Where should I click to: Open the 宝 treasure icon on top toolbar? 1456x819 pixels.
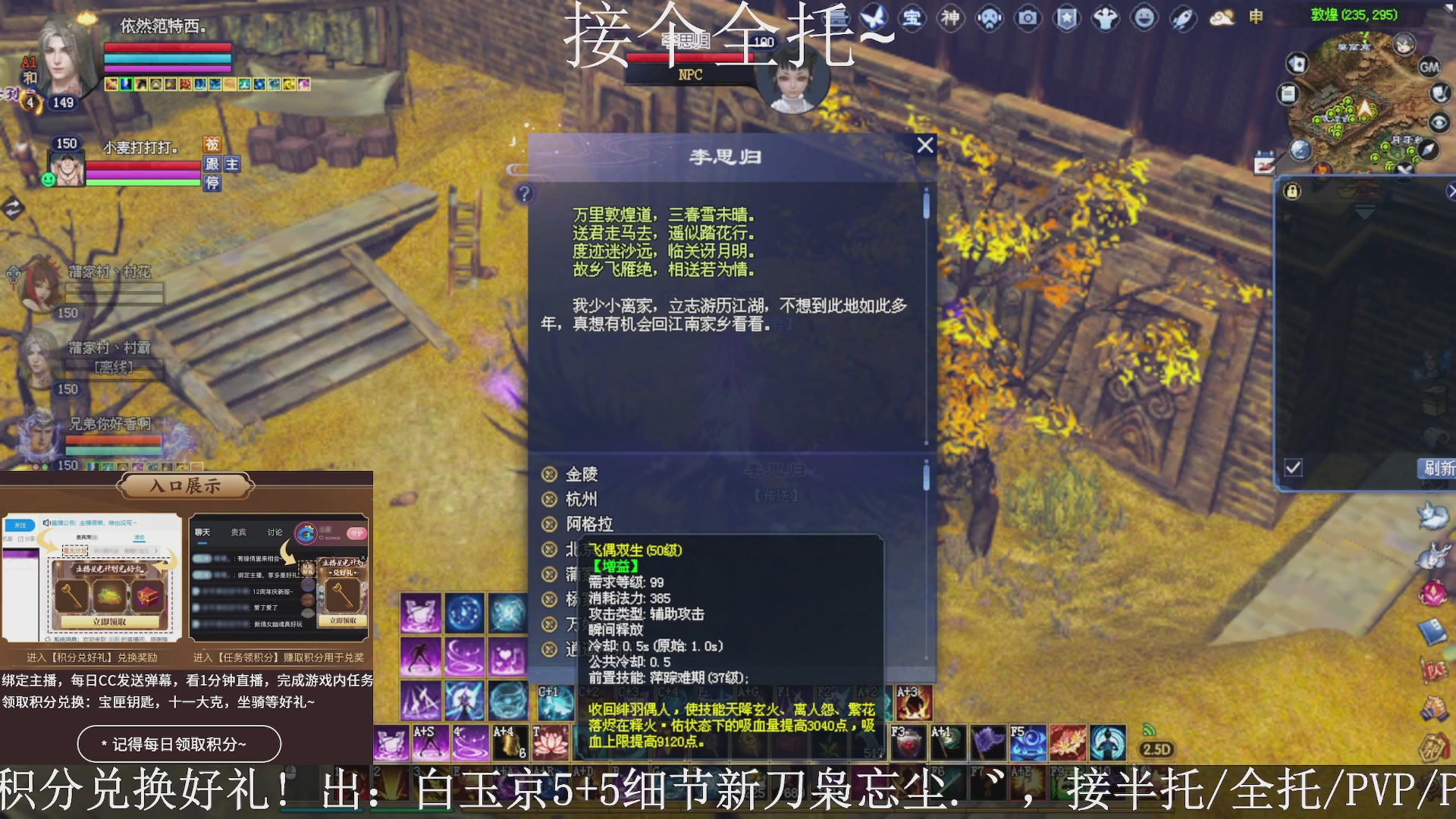coord(912,19)
